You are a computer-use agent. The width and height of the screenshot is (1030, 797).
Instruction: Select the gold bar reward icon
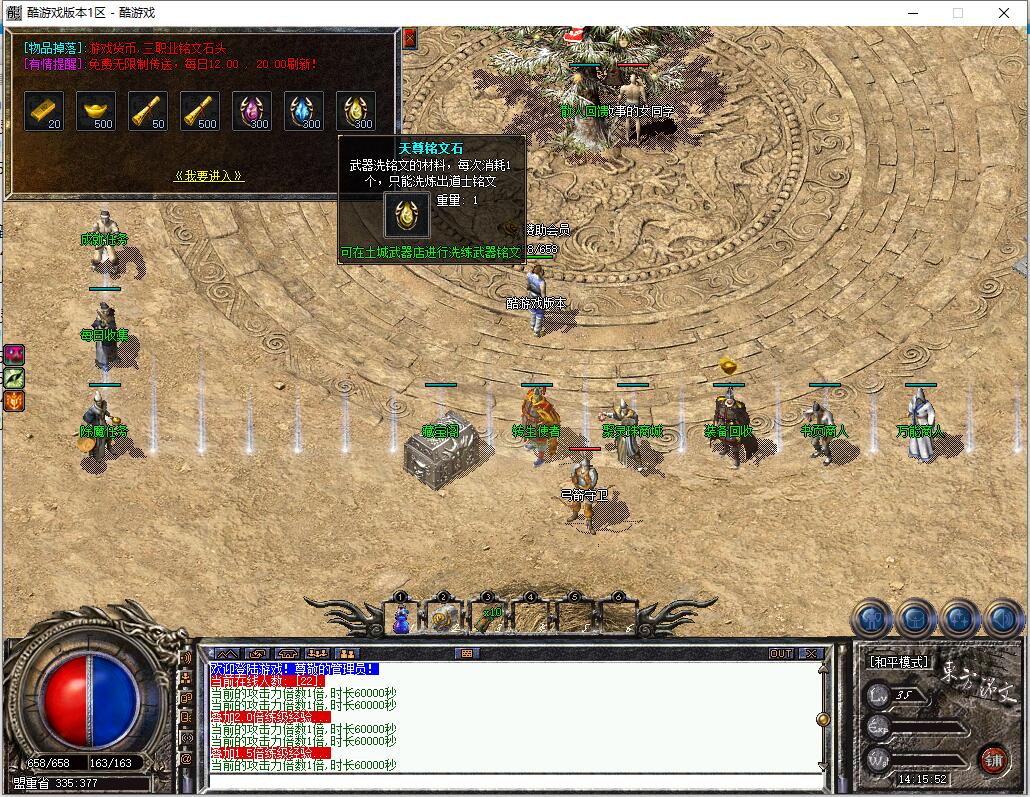[44, 111]
